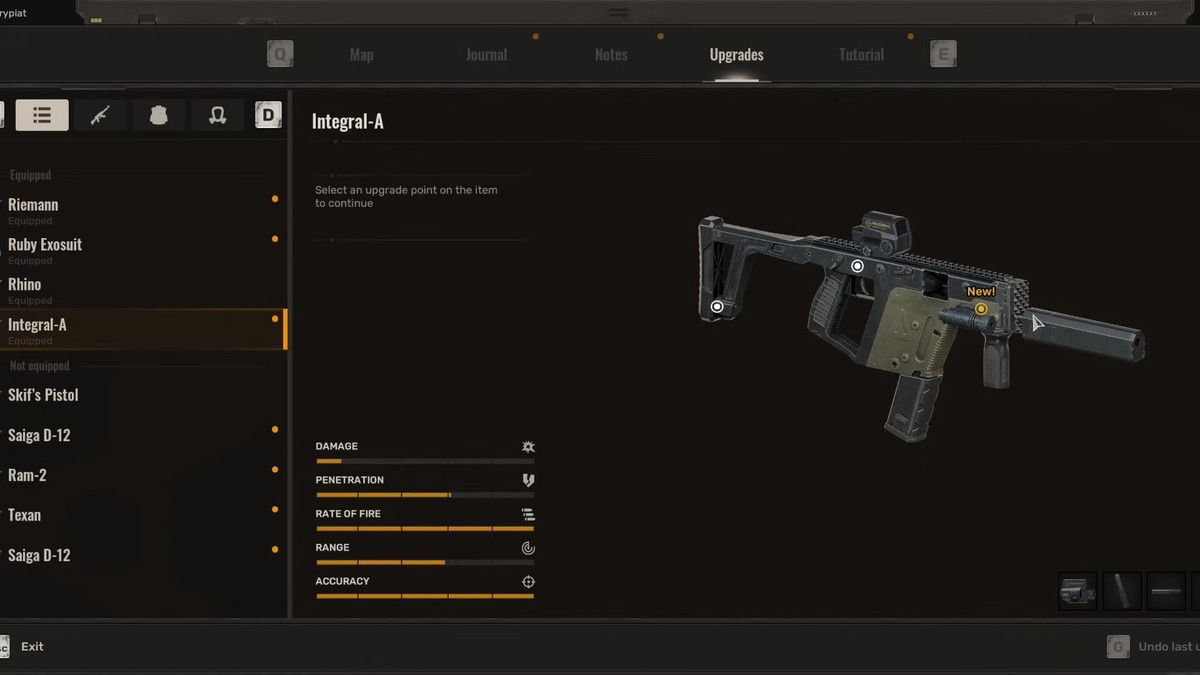Exit the upgrades screen
This screenshot has width=1200, height=675.
tap(32, 647)
